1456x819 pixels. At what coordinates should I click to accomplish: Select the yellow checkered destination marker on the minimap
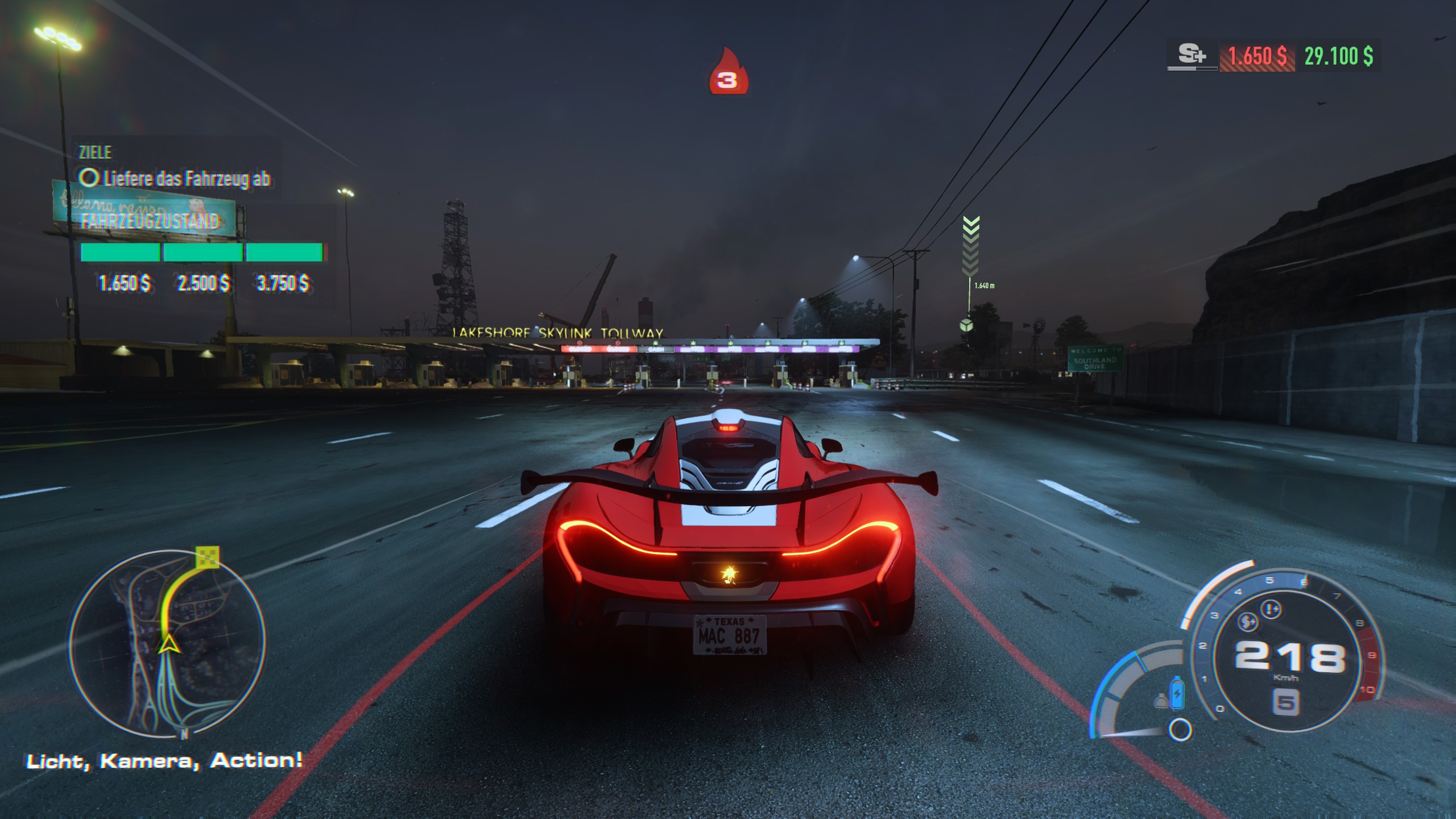(206, 557)
